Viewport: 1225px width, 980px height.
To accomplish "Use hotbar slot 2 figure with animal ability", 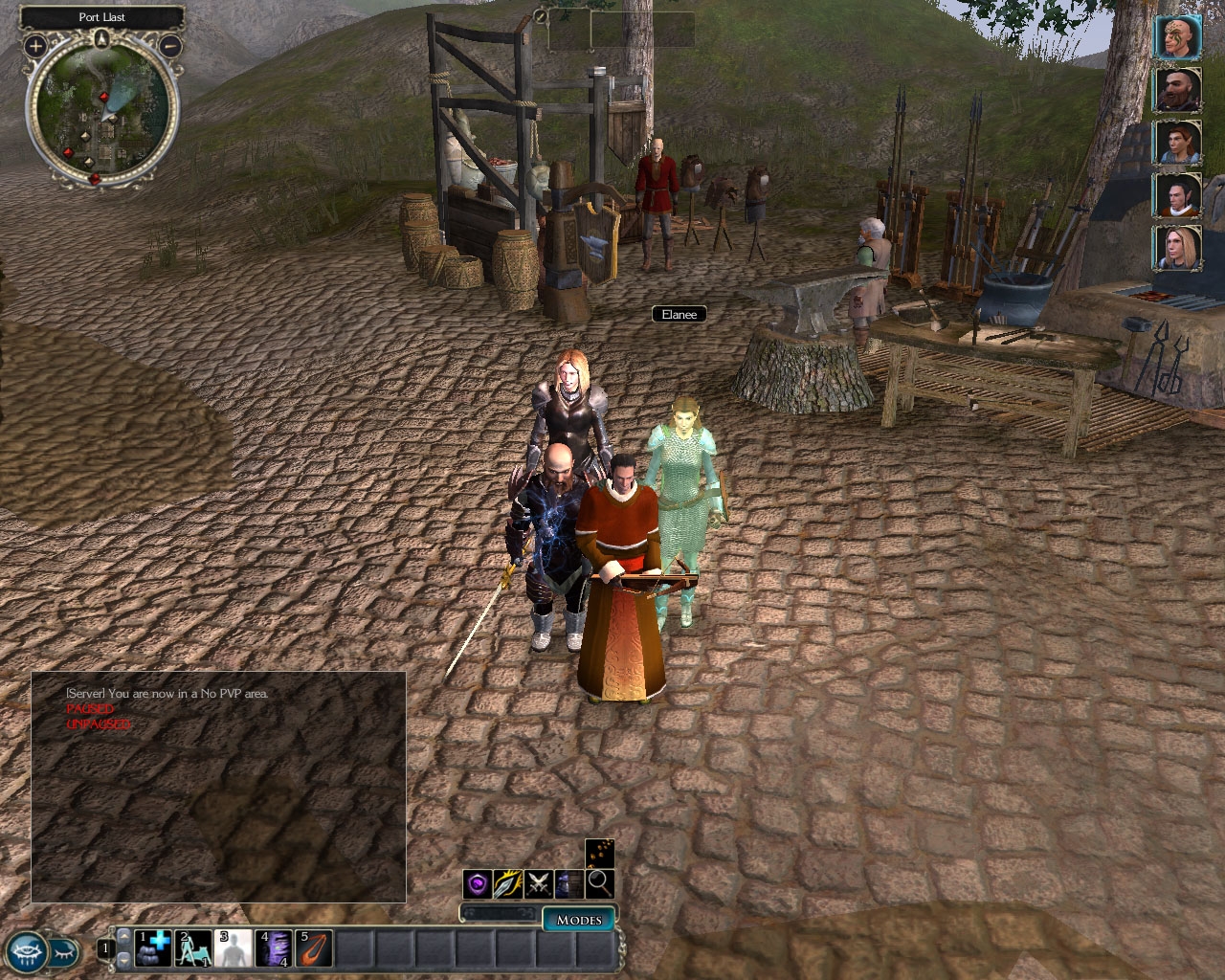I will 193,948.
